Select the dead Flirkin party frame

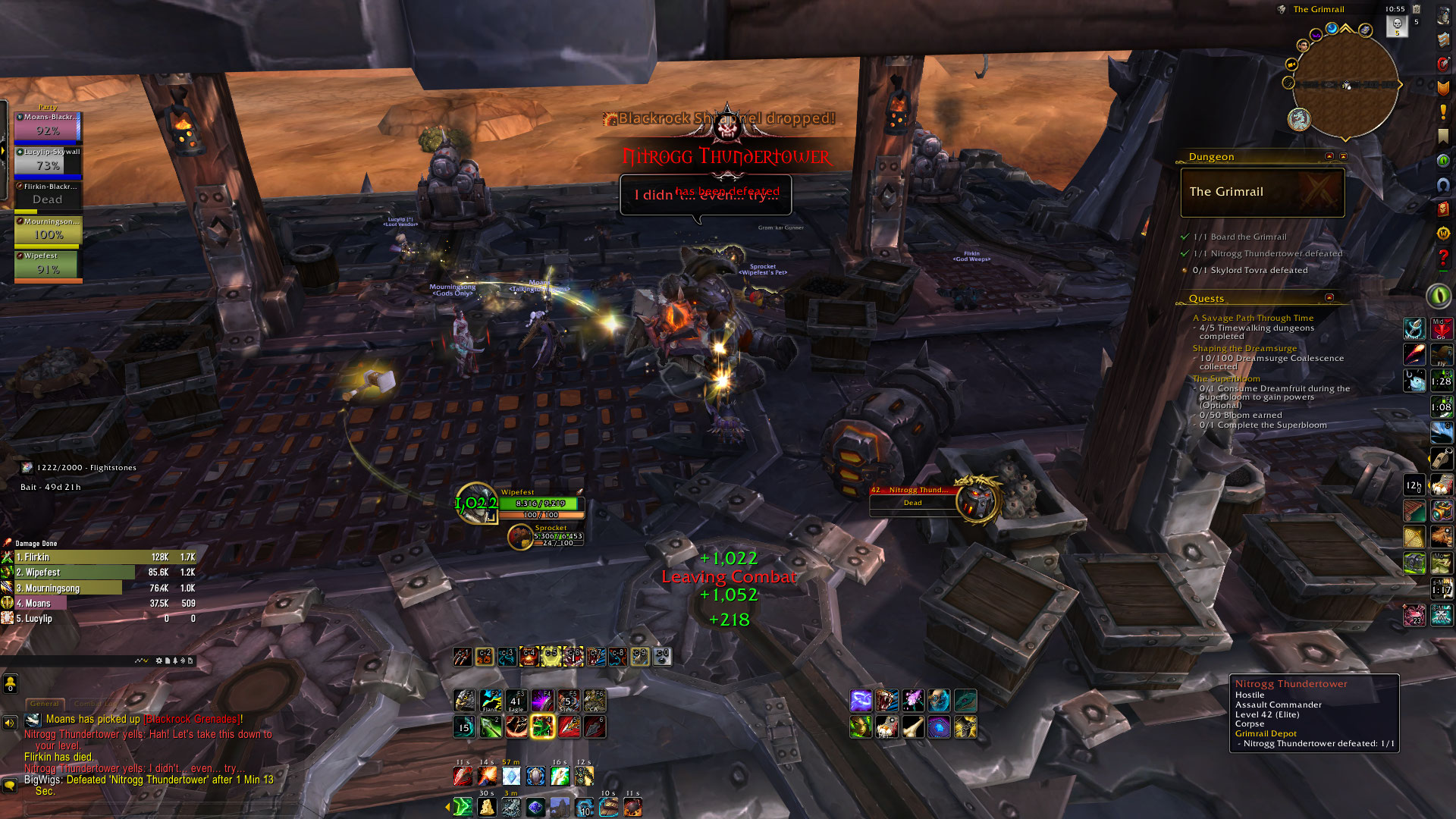point(48,196)
